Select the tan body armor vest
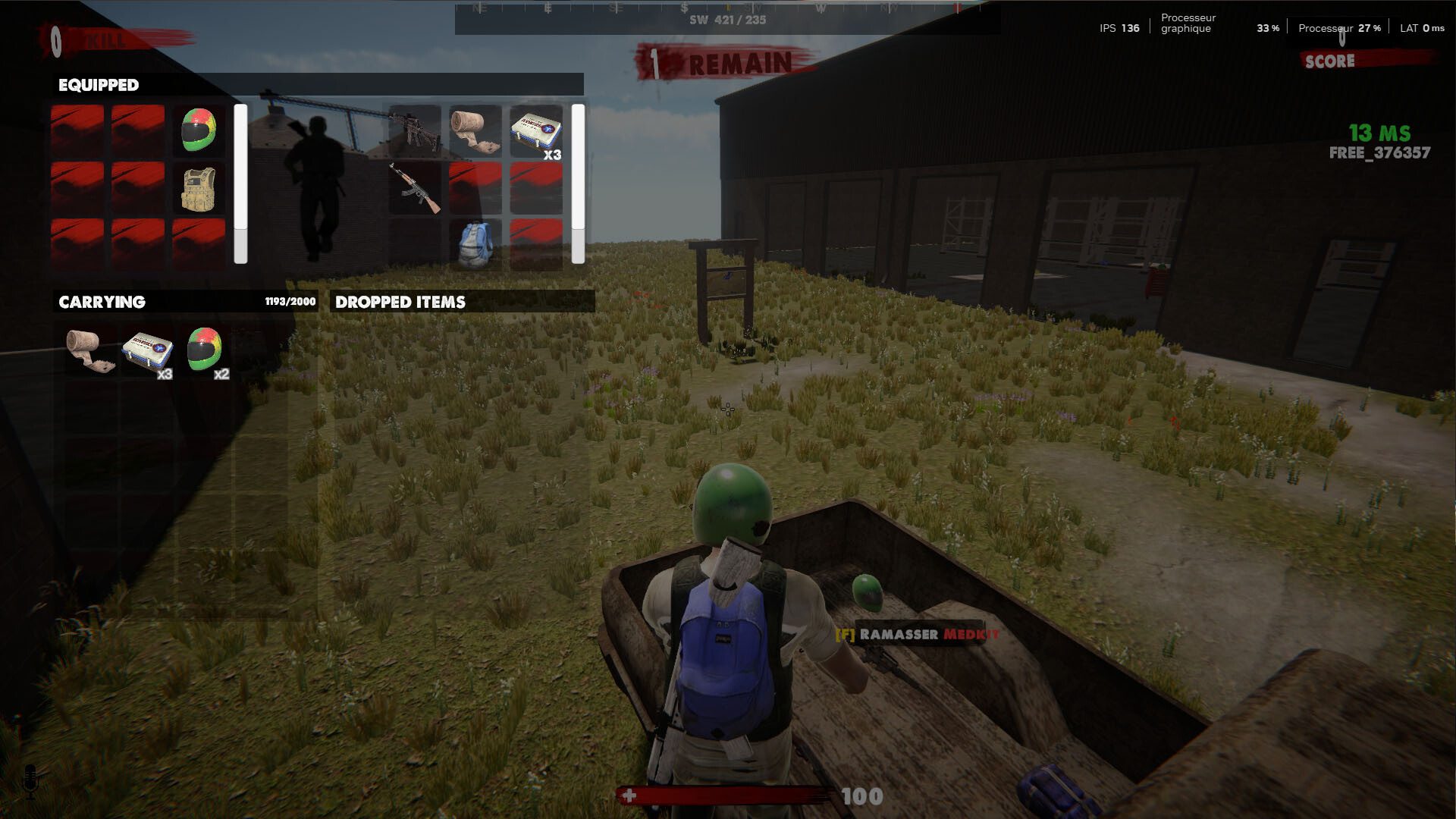The width and height of the screenshot is (1456, 819). coord(198,189)
